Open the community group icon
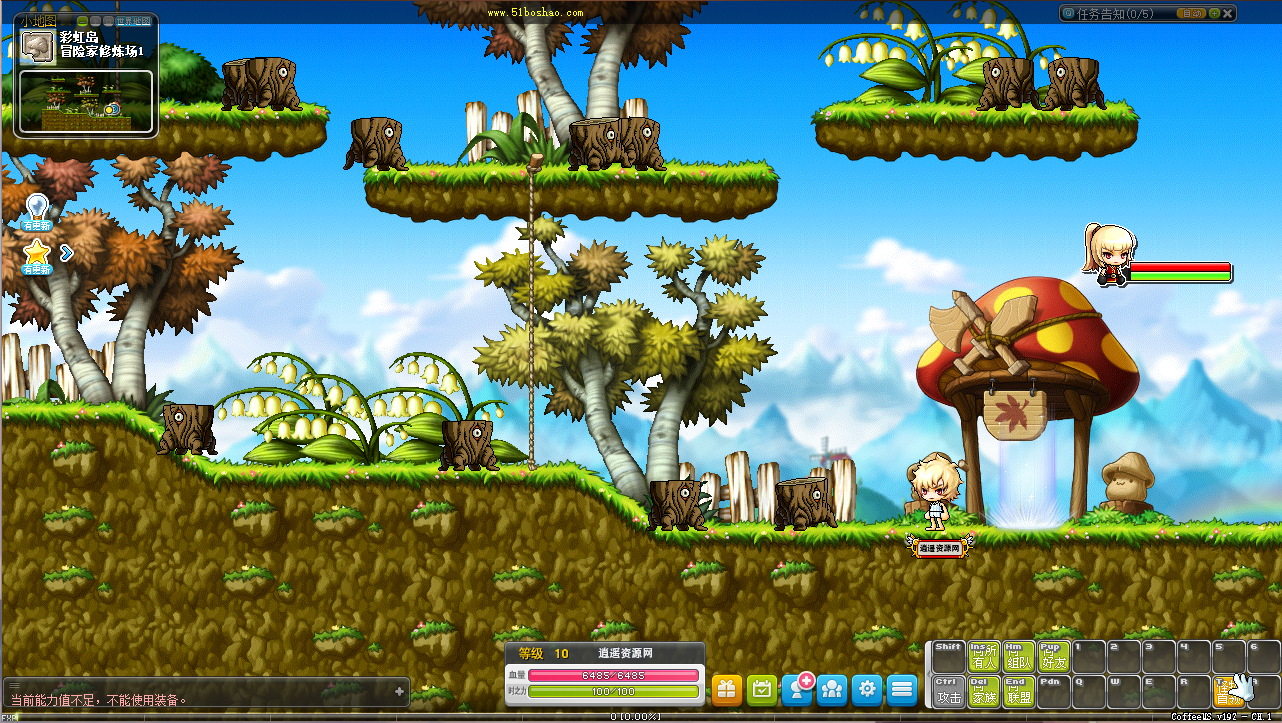Viewport: 1282px width, 723px height. [x=832, y=689]
